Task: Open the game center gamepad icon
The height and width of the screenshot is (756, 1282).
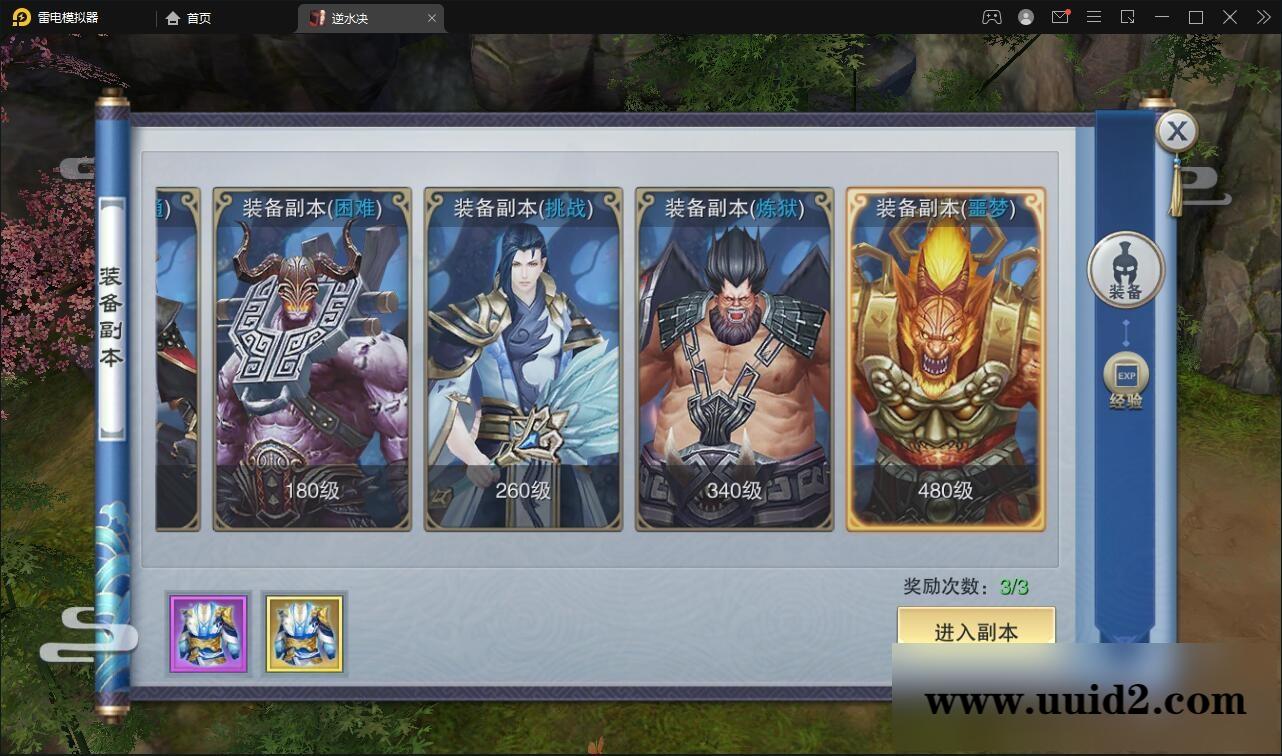Action: click(992, 17)
